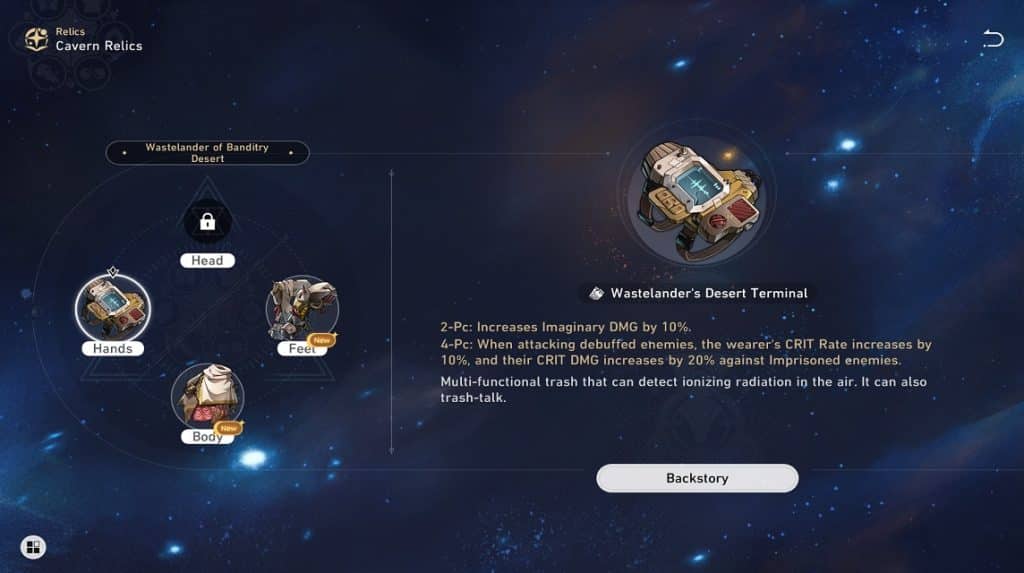Open the grid menu icon

[x=33, y=547]
